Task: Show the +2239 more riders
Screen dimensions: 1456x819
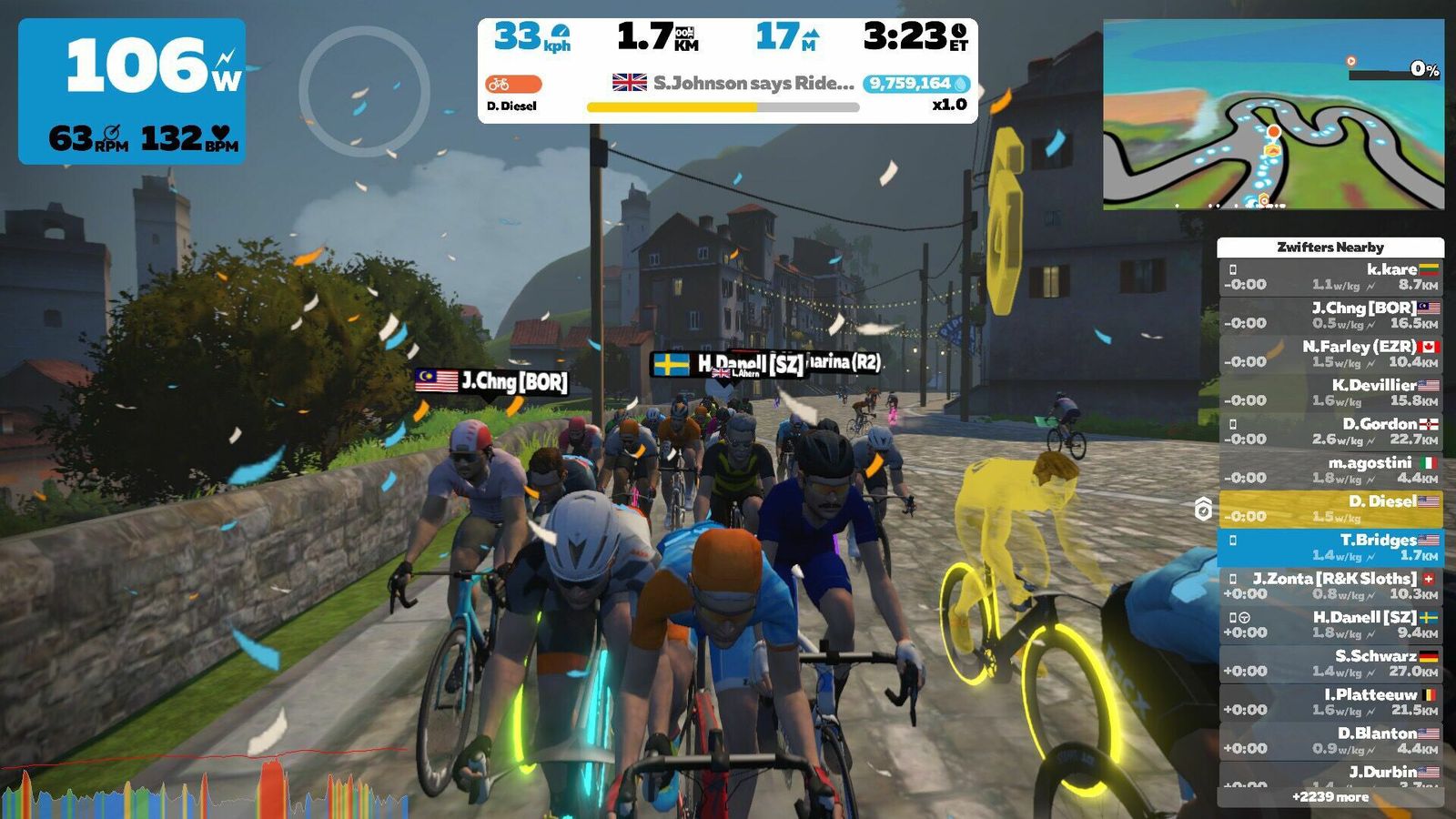Action: [x=1330, y=797]
